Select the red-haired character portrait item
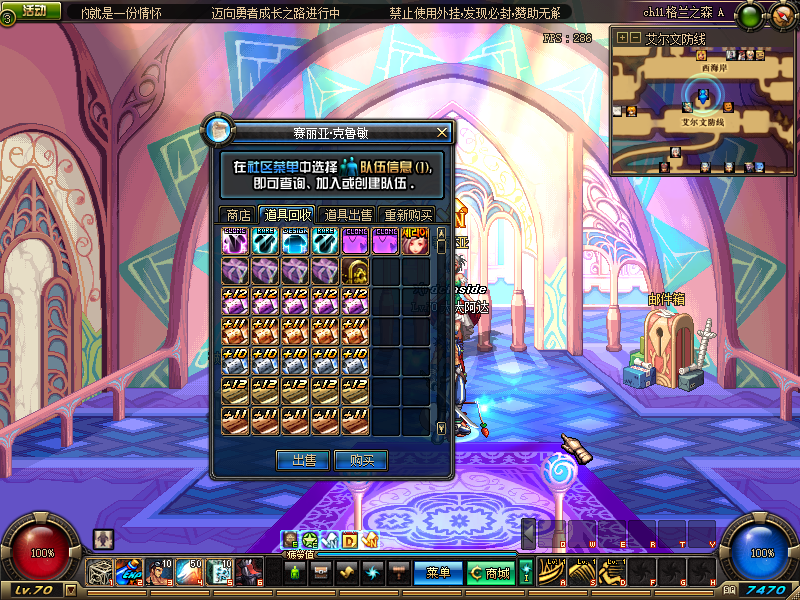Screen dimensions: 800x600 pos(415,241)
